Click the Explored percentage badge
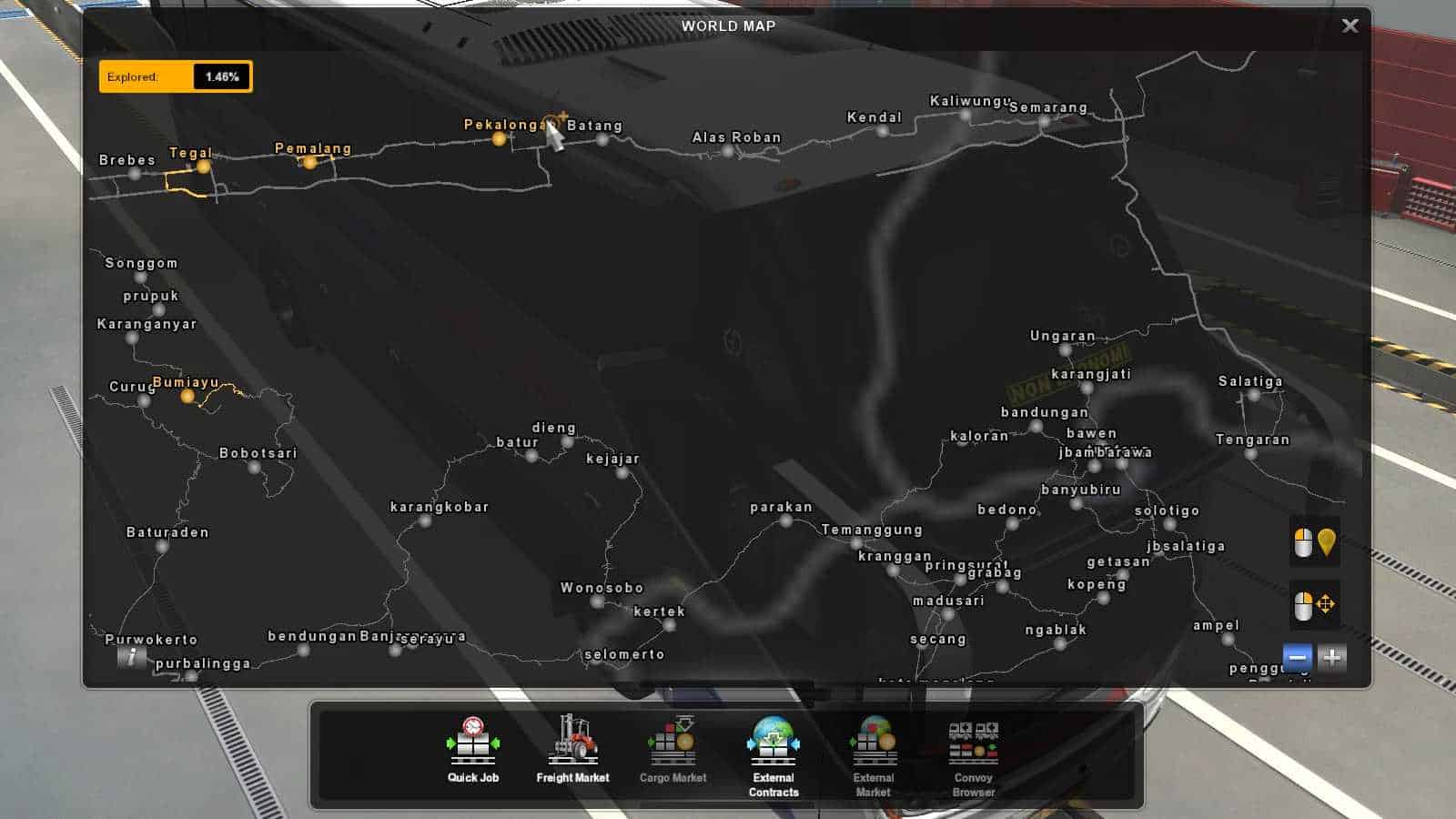The height and width of the screenshot is (819, 1456). [175, 76]
